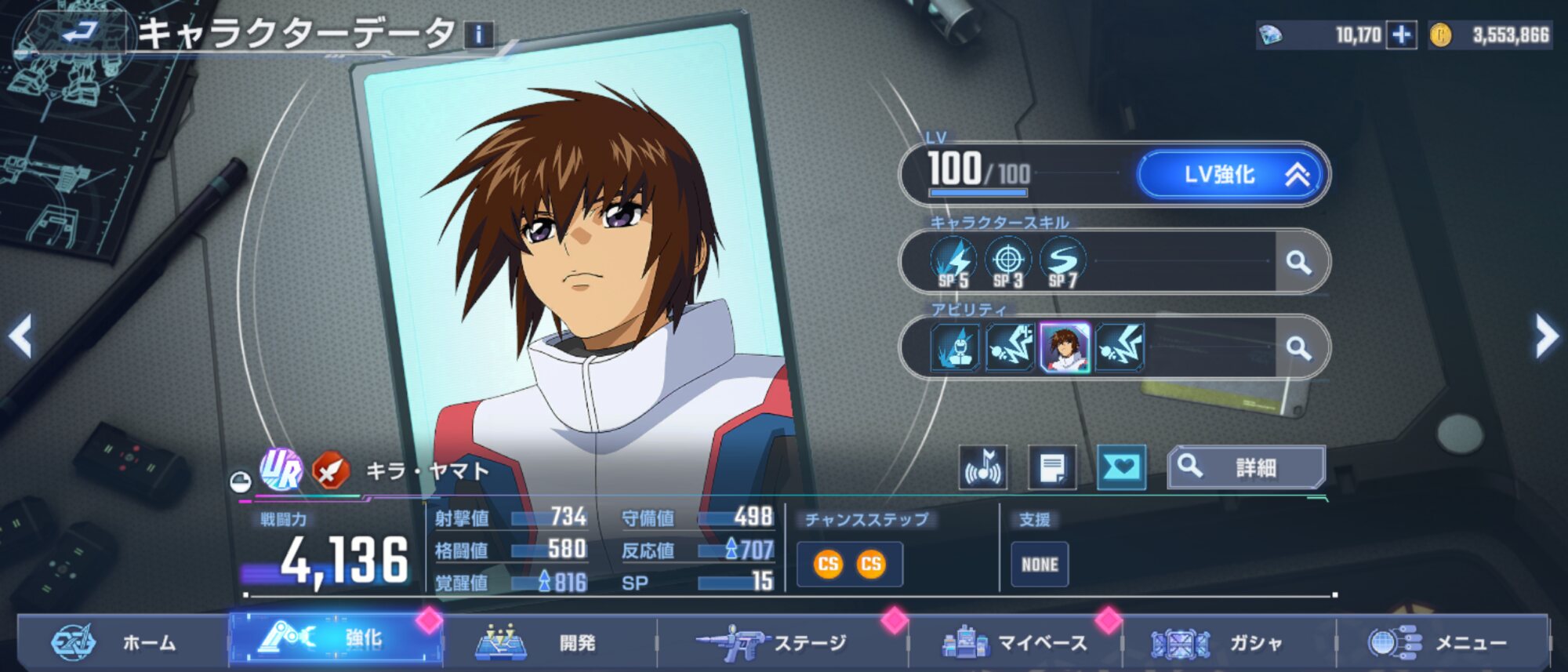The width and height of the screenshot is (1568, 672).
Task: Add more diamonds with the plus button
Action: [1401, 35]
